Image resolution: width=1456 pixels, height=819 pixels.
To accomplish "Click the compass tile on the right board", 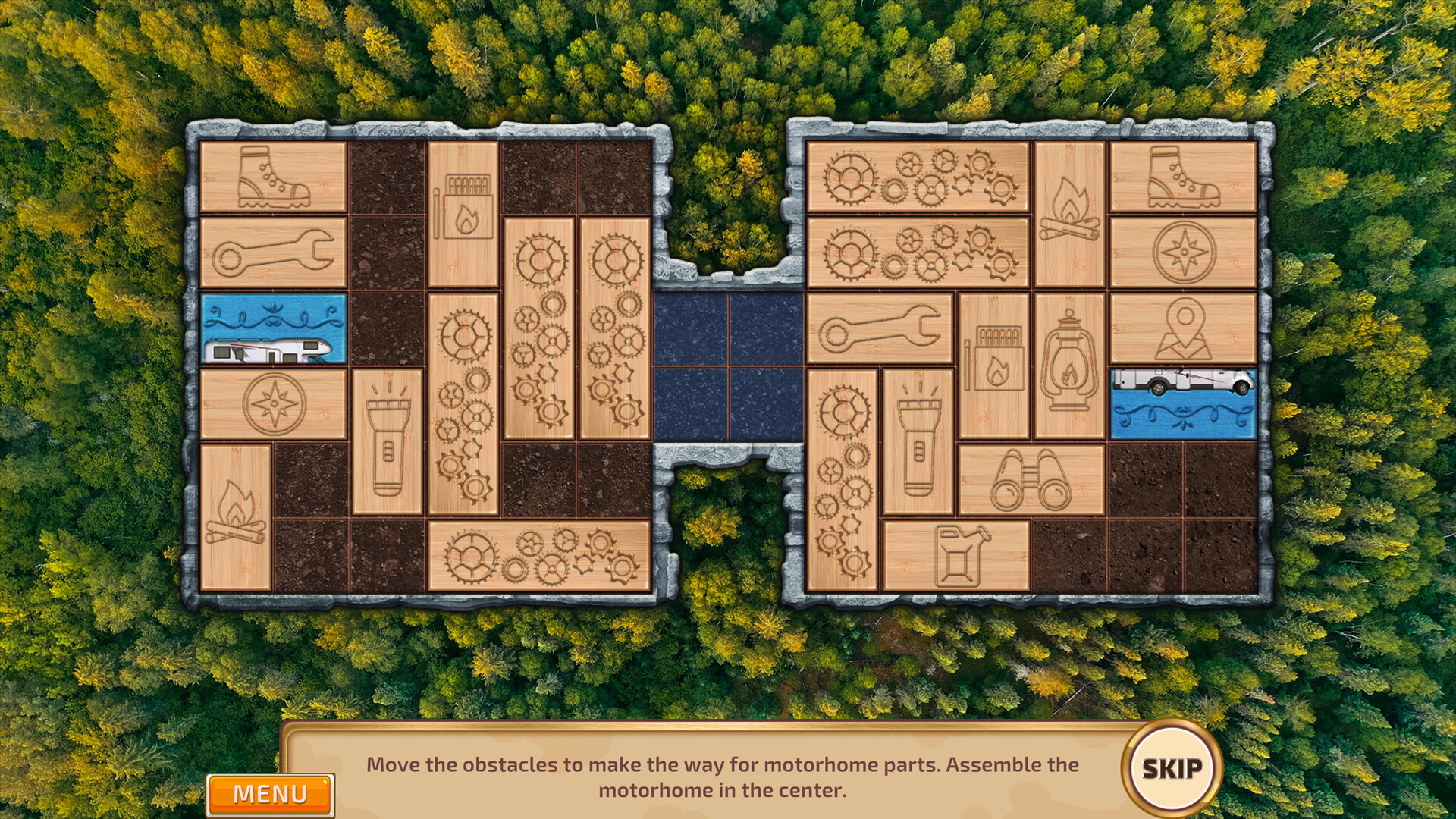I will click(x=1181, y=250).
